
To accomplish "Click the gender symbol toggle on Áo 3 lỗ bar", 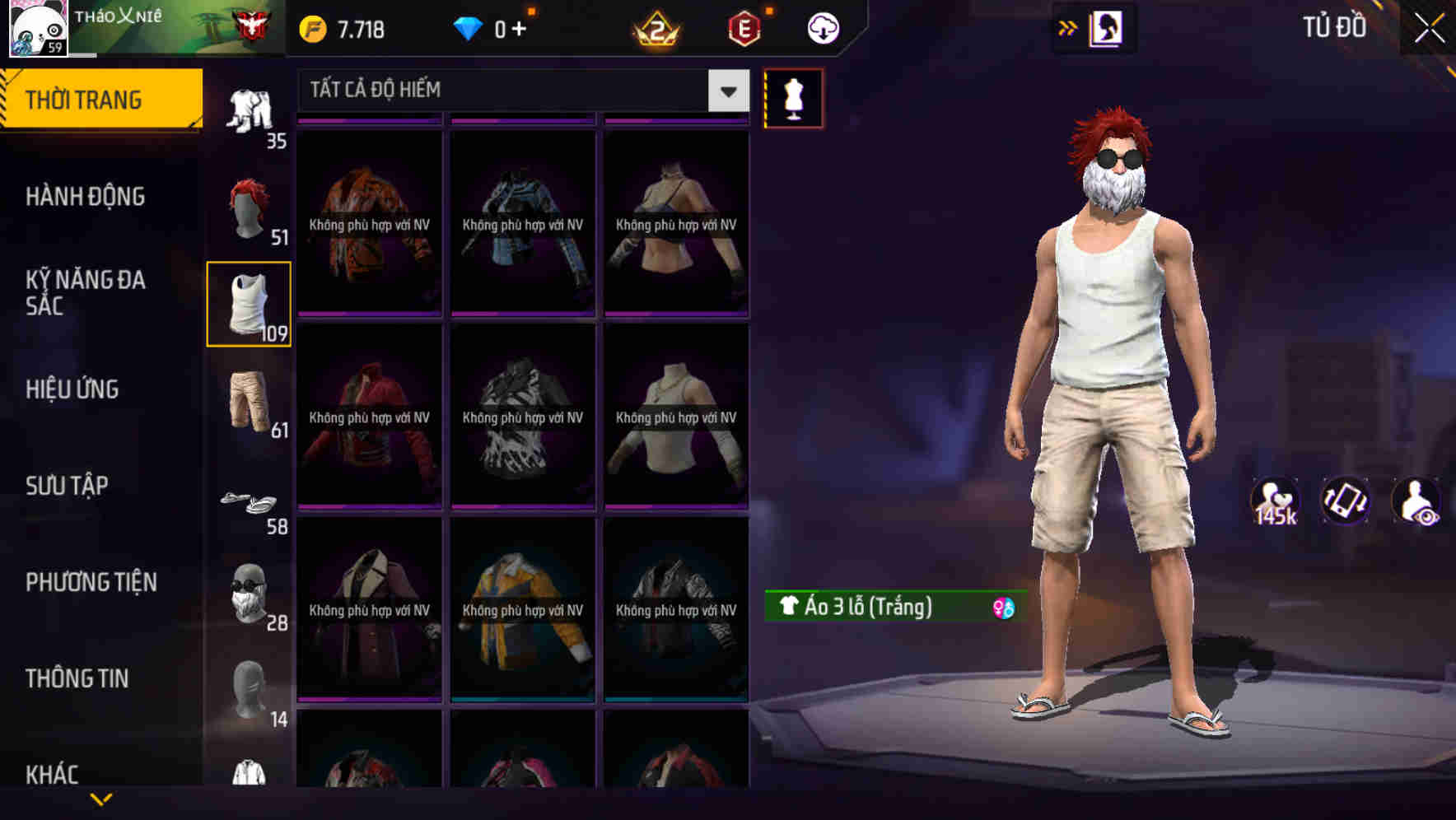I will click(1004, 608).
